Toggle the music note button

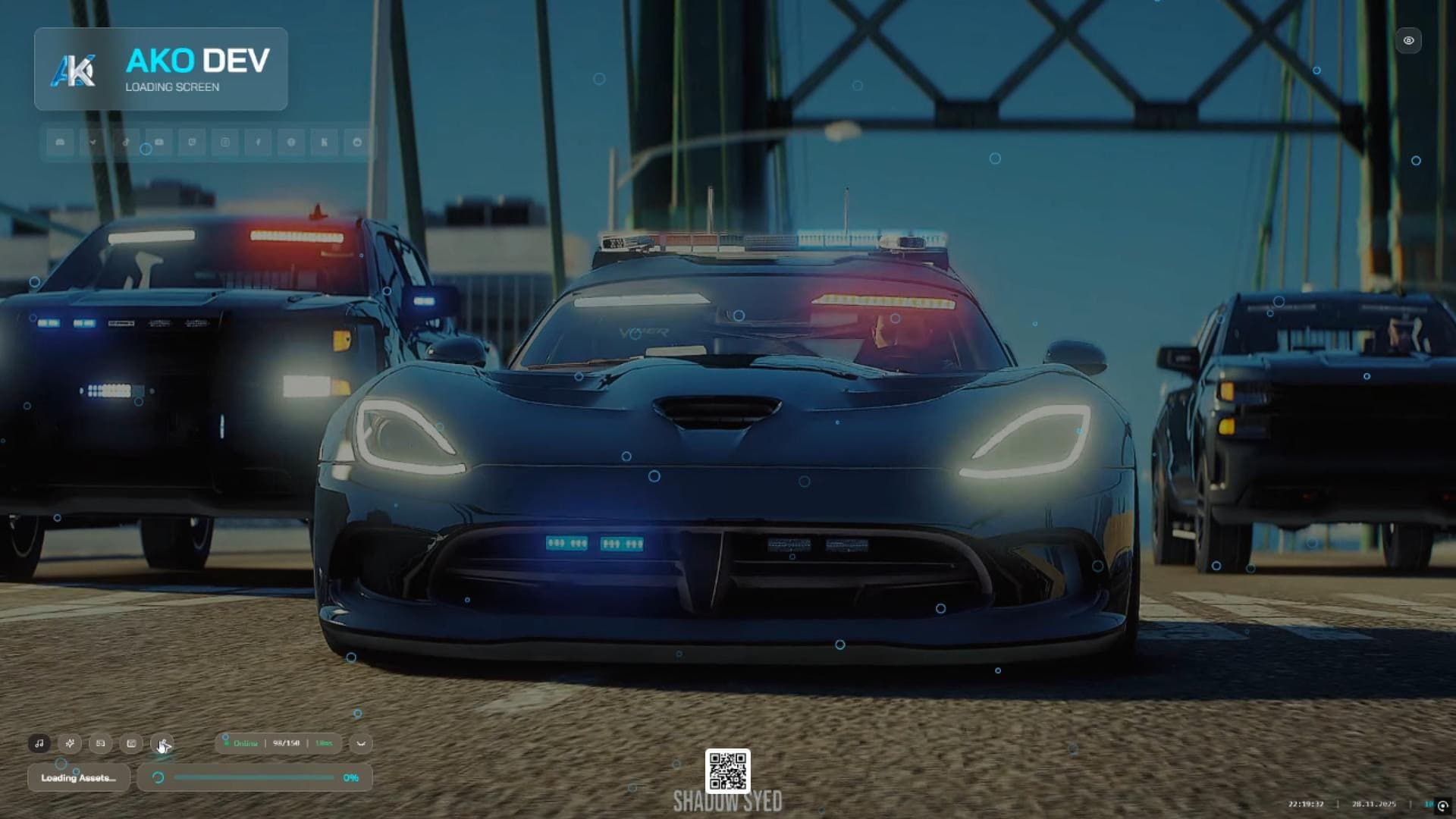[39, 743]
